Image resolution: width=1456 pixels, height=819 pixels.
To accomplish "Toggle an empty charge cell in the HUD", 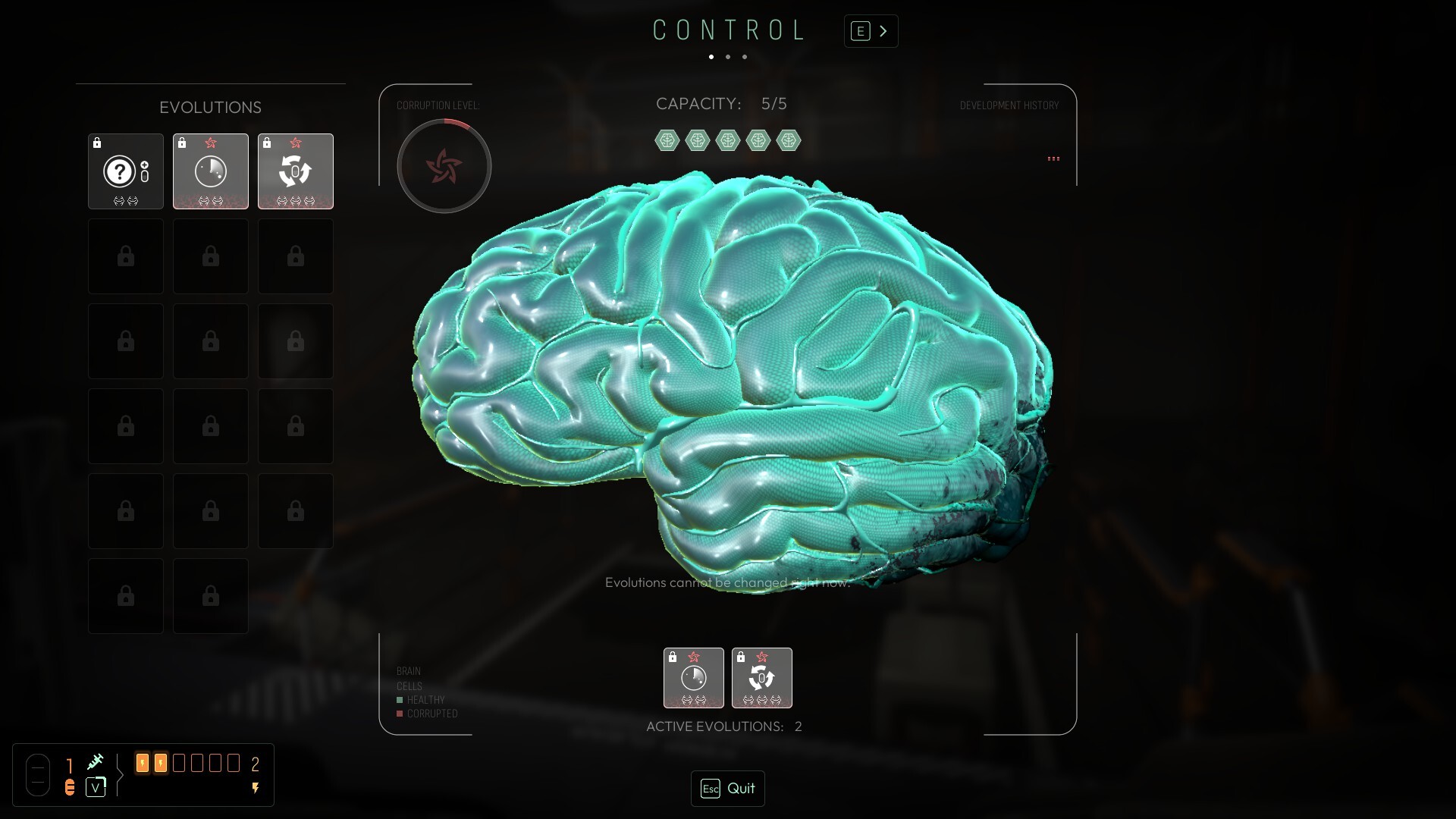I will 178,763.
